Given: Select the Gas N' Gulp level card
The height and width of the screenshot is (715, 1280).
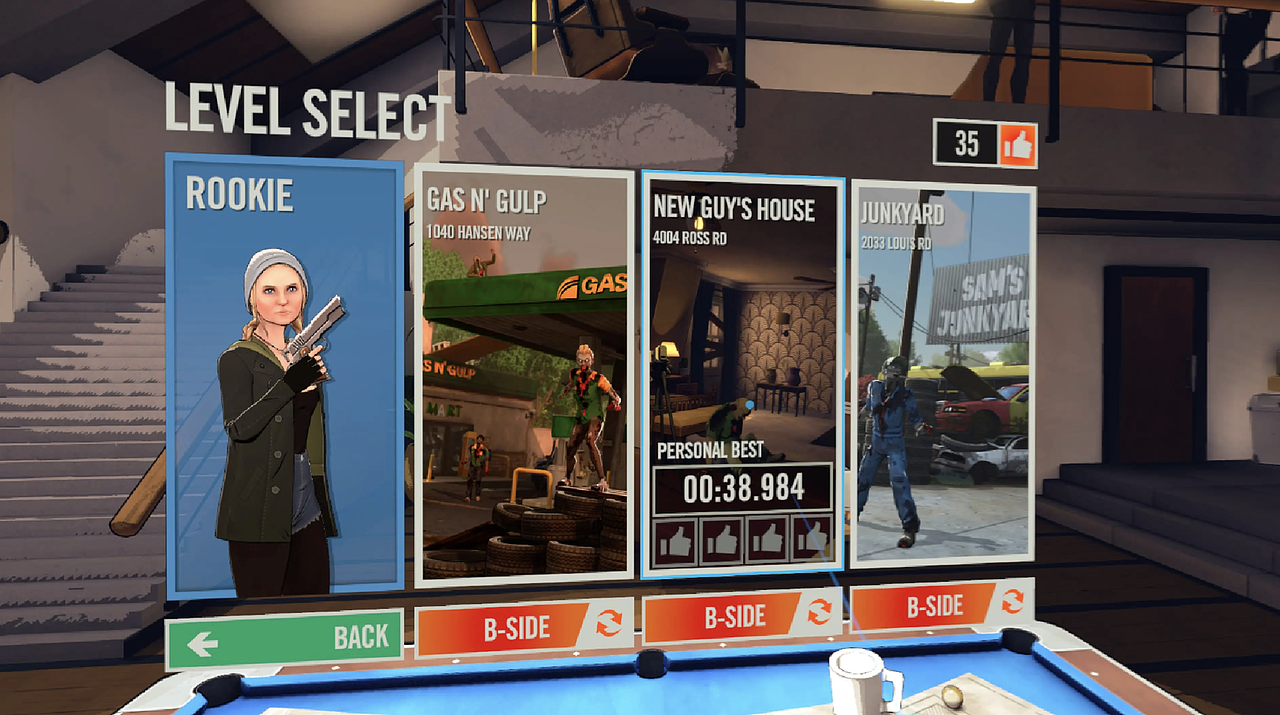Looking at the screenshot, I should click(524, 375).
